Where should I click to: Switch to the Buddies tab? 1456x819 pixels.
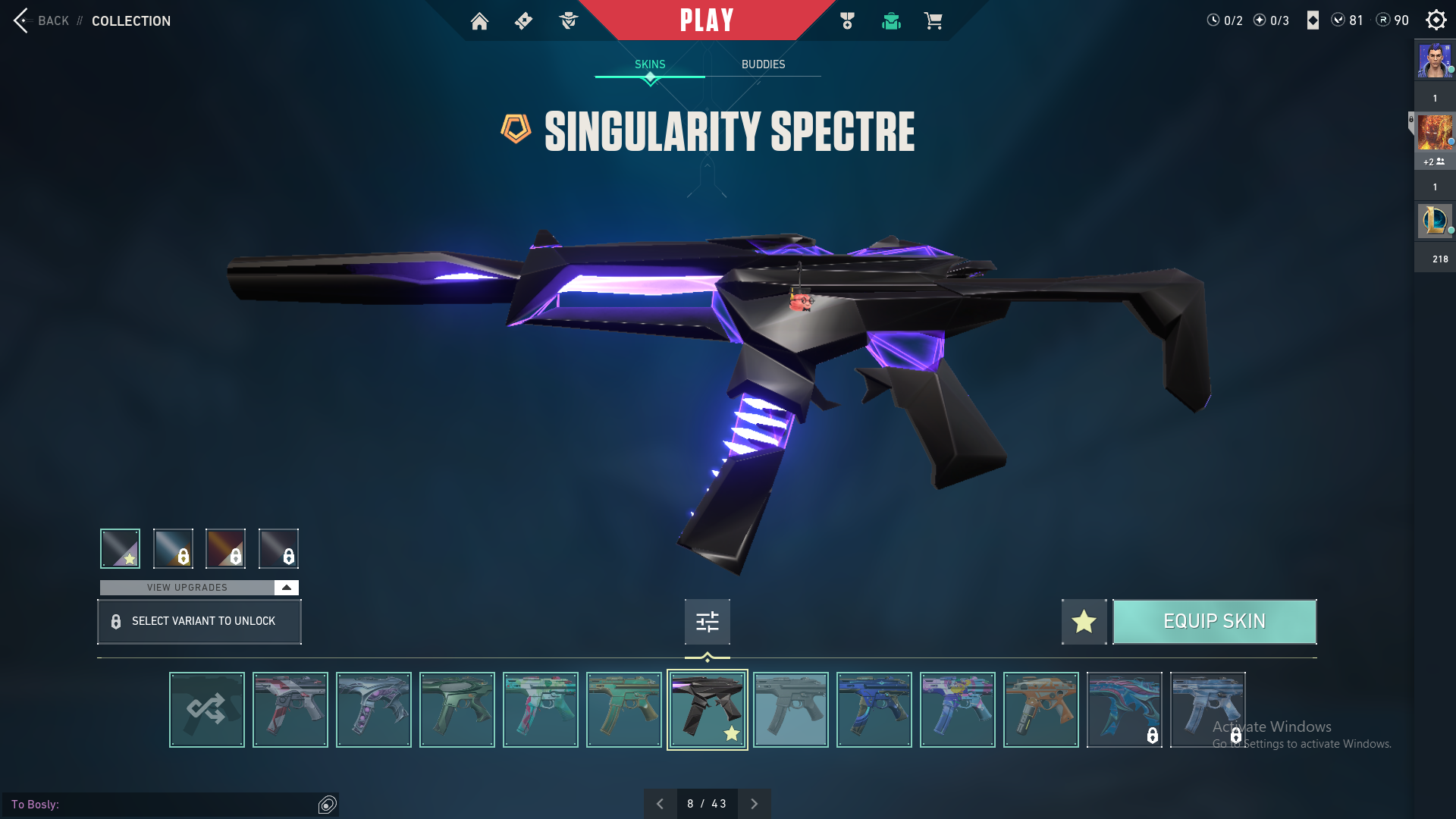click(x=763, y=64)
